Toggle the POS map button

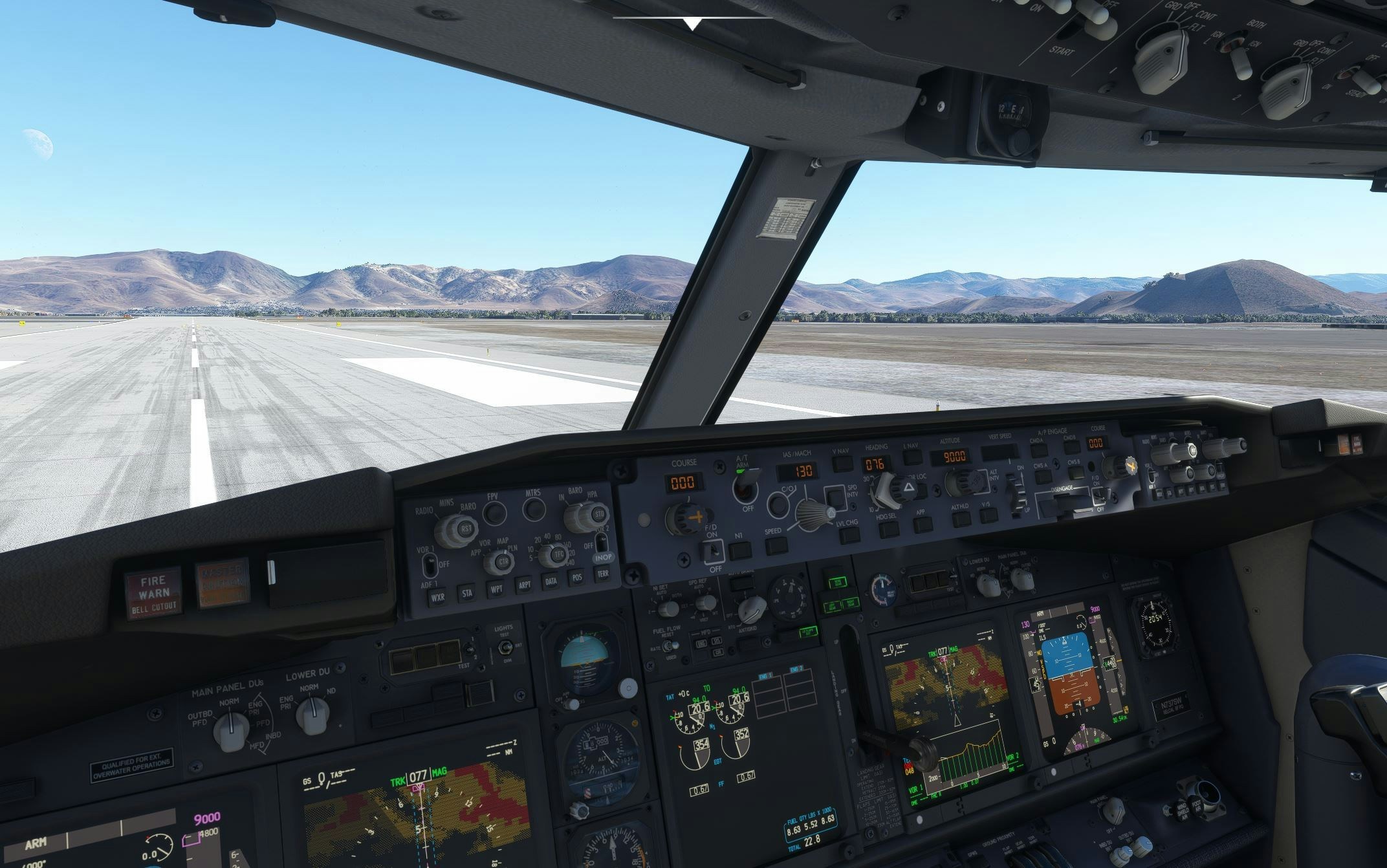(x=576, y=577)
